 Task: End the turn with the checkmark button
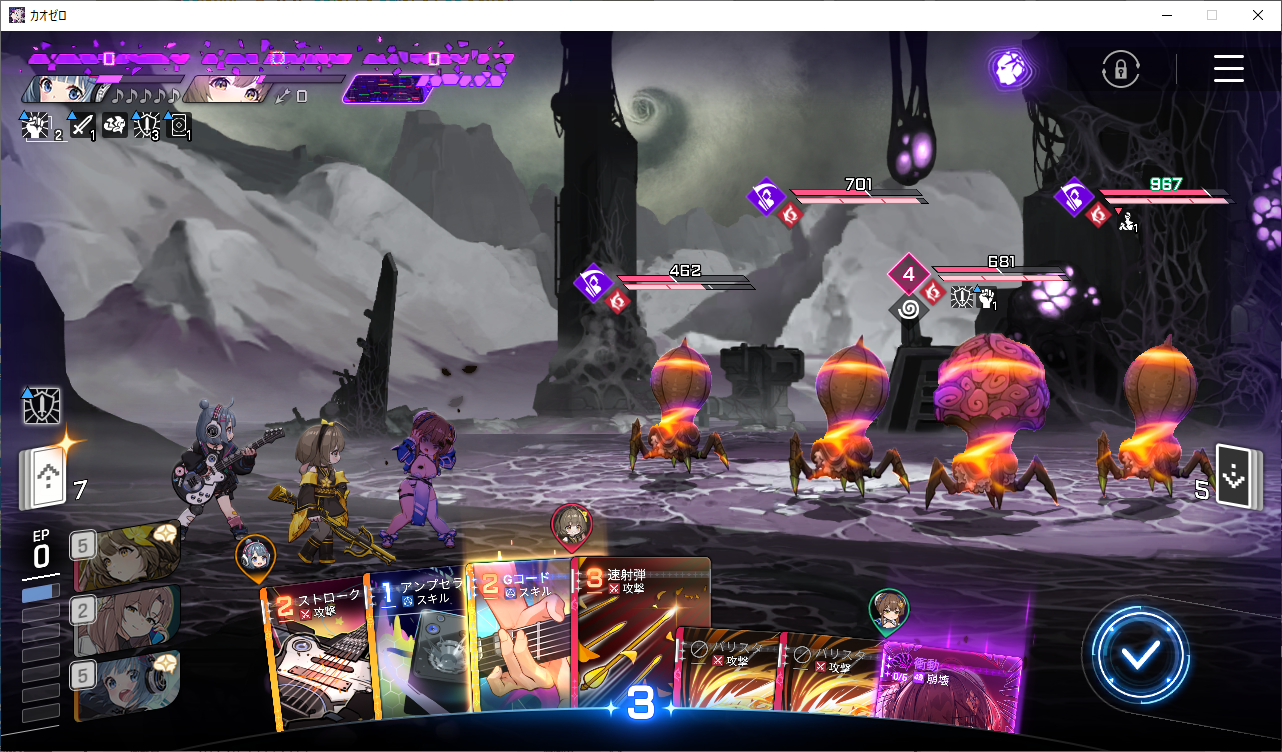(x=1140, y=655)
